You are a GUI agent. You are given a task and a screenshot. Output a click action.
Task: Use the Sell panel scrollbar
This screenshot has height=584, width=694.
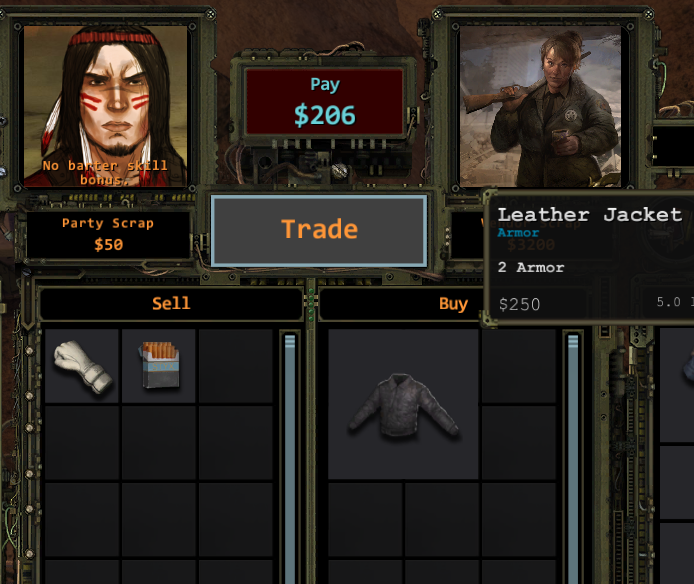pos(290,450)
